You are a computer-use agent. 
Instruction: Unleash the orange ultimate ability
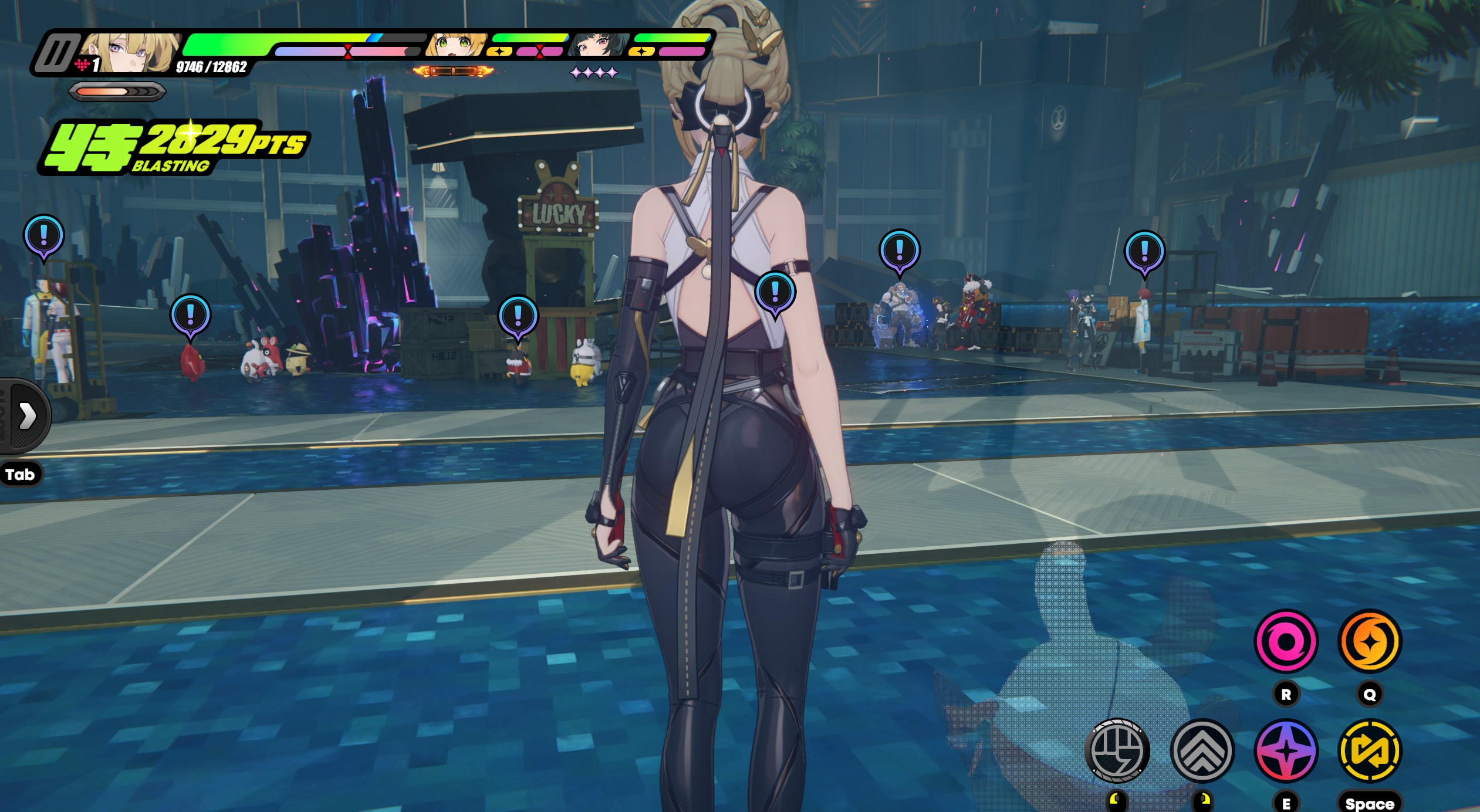click(x=1370, y=641)
